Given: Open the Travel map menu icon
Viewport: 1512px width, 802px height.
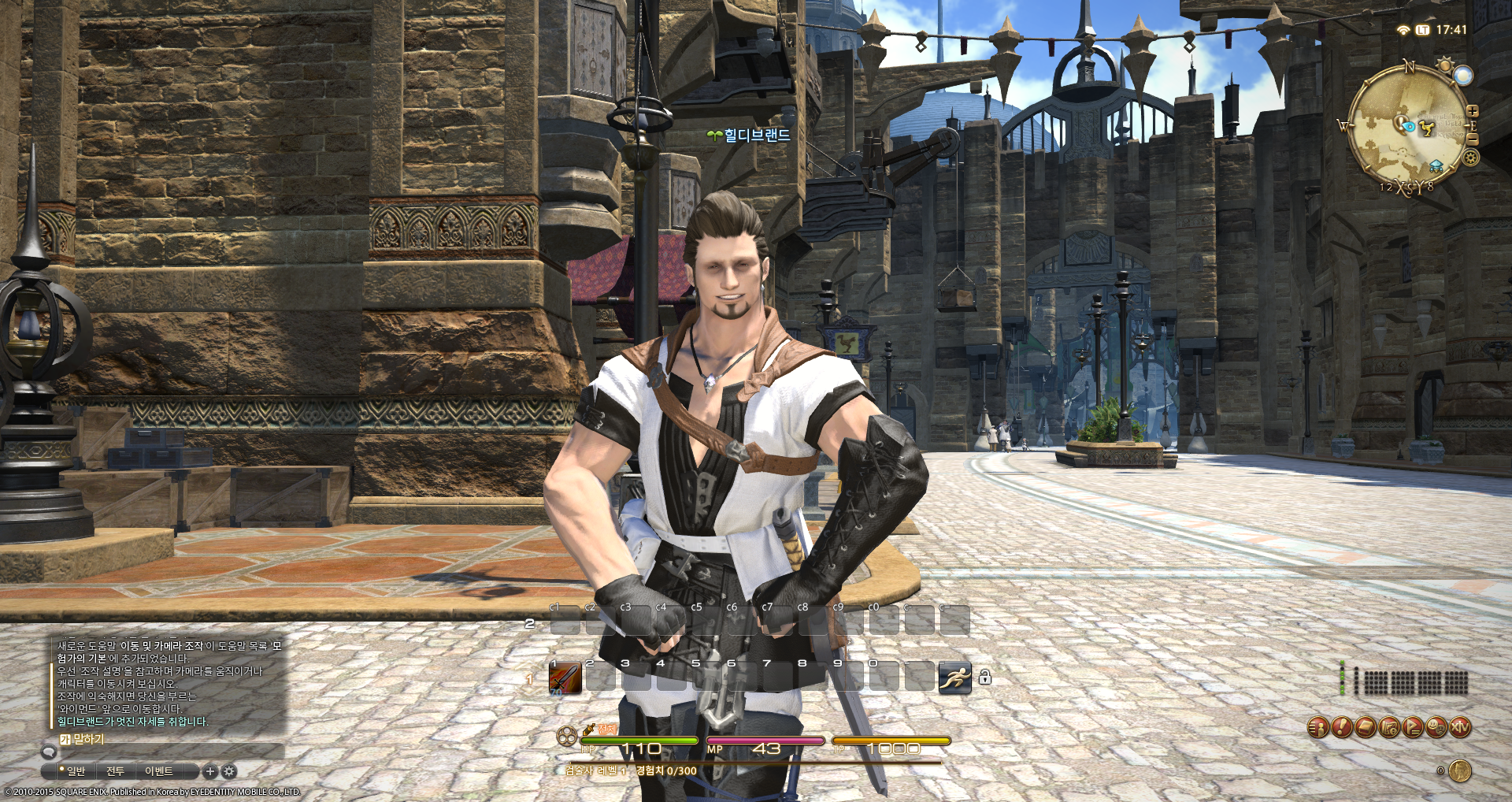Looking at the screenshot, I should 1389,727.
